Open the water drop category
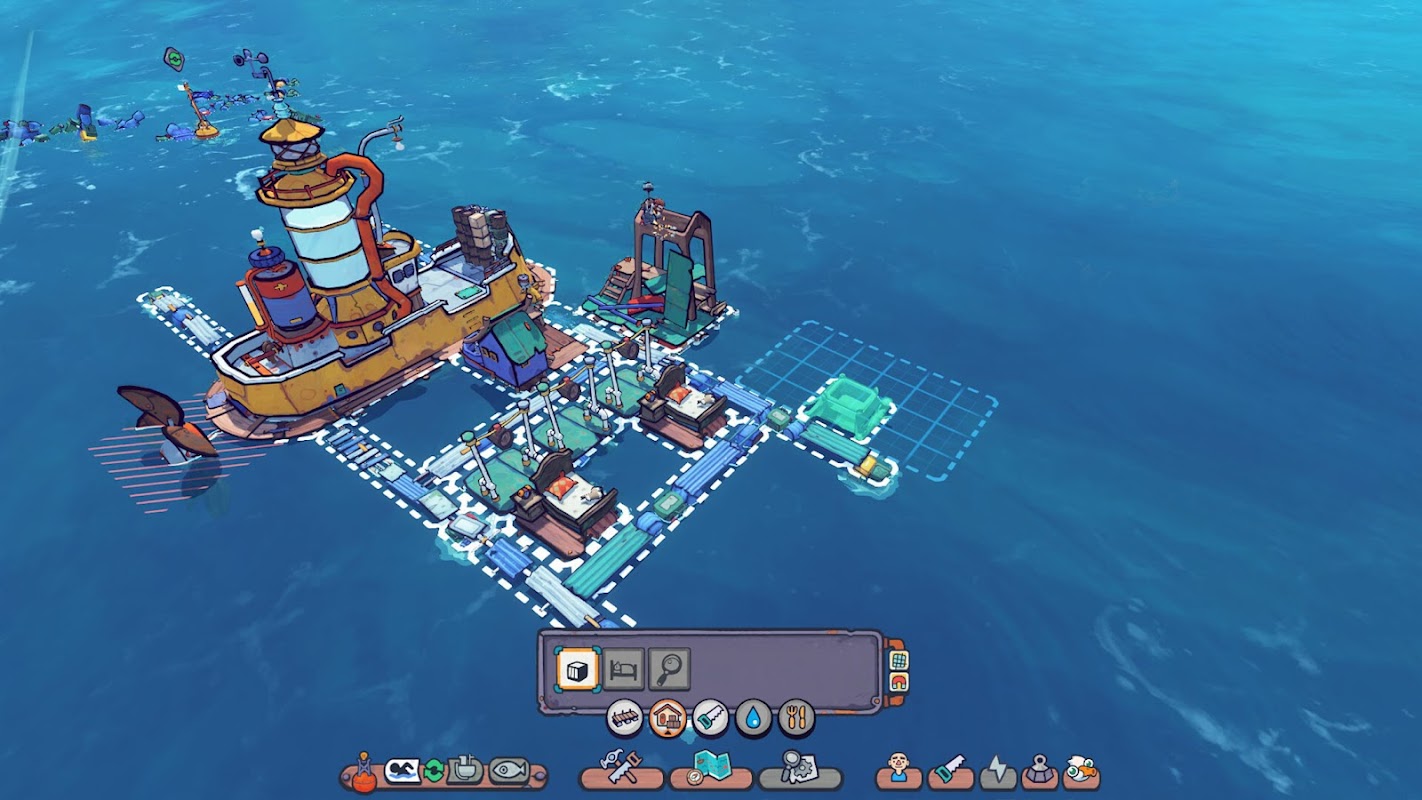Image resolution: width=1422 pixels, height=800 pixels. point(753,717)
